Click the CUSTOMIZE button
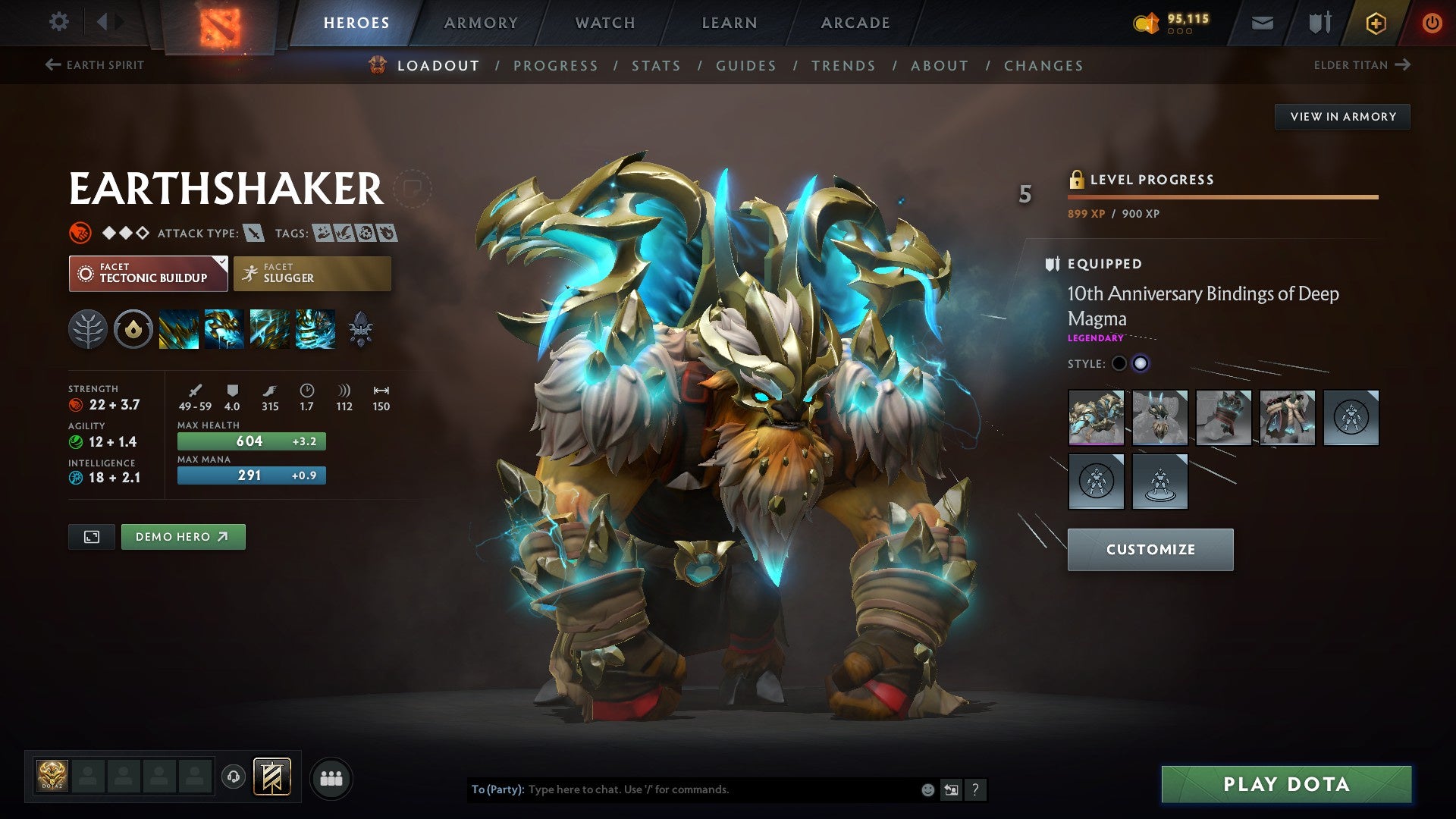 pos(1150,549)
